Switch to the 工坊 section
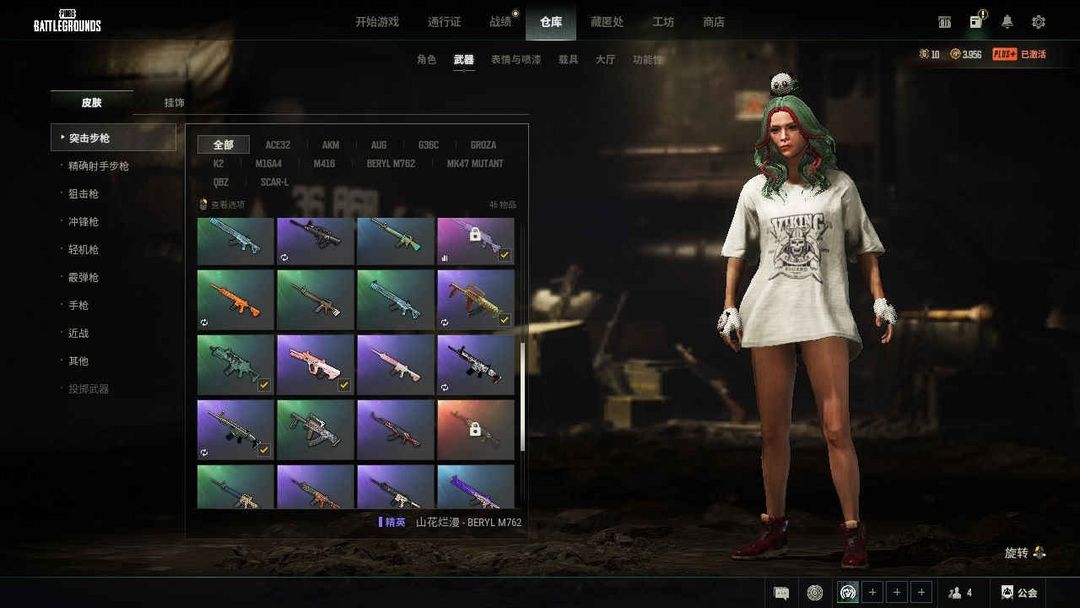The height and width of the screenshot is (608, 1080). (x=663, y=22)
